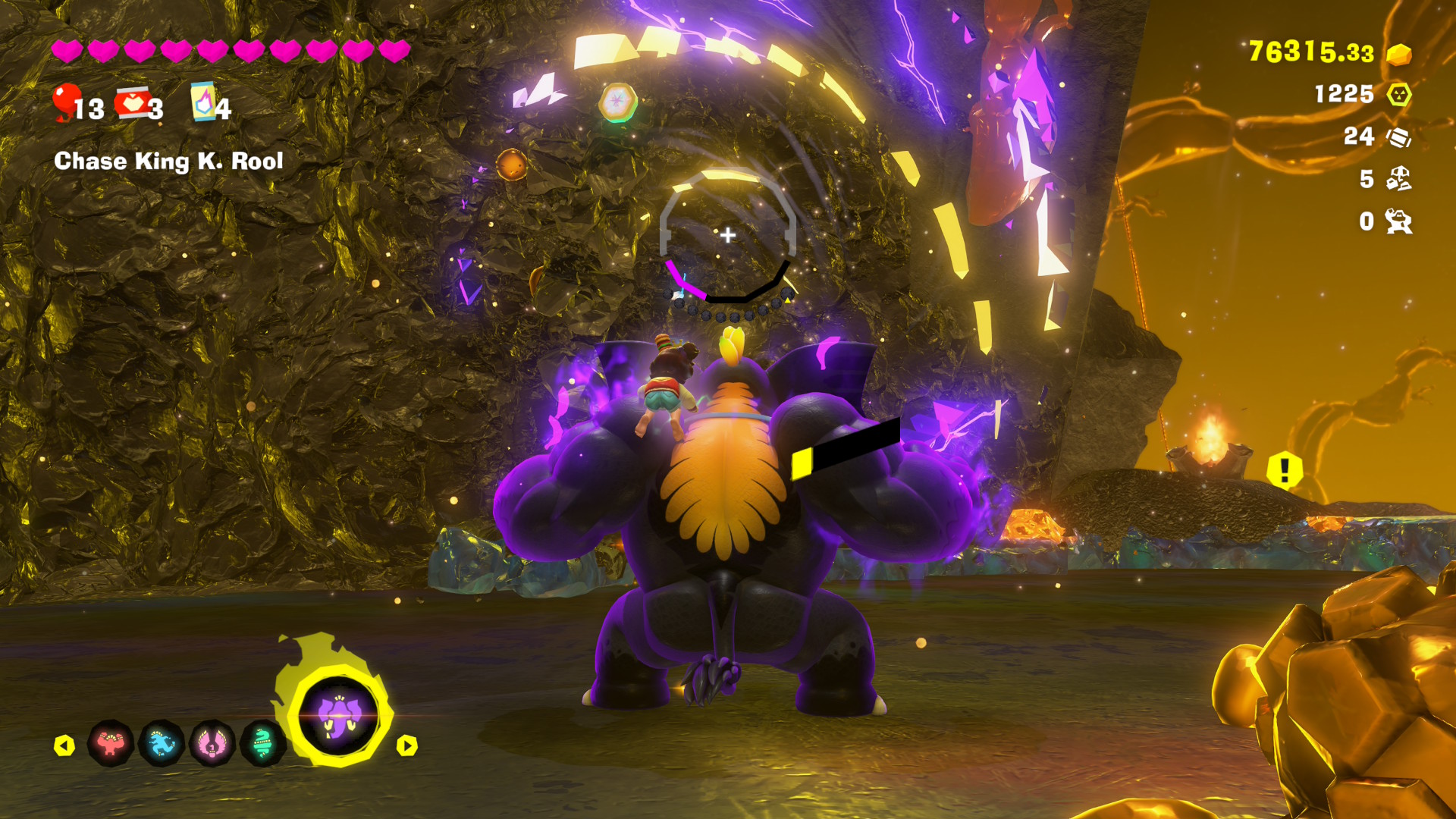Image resolution: width=1456 pixels, height=819 pixels.
Task: Cycle transformations with the left arrow
Action: (x=64, y=745)
